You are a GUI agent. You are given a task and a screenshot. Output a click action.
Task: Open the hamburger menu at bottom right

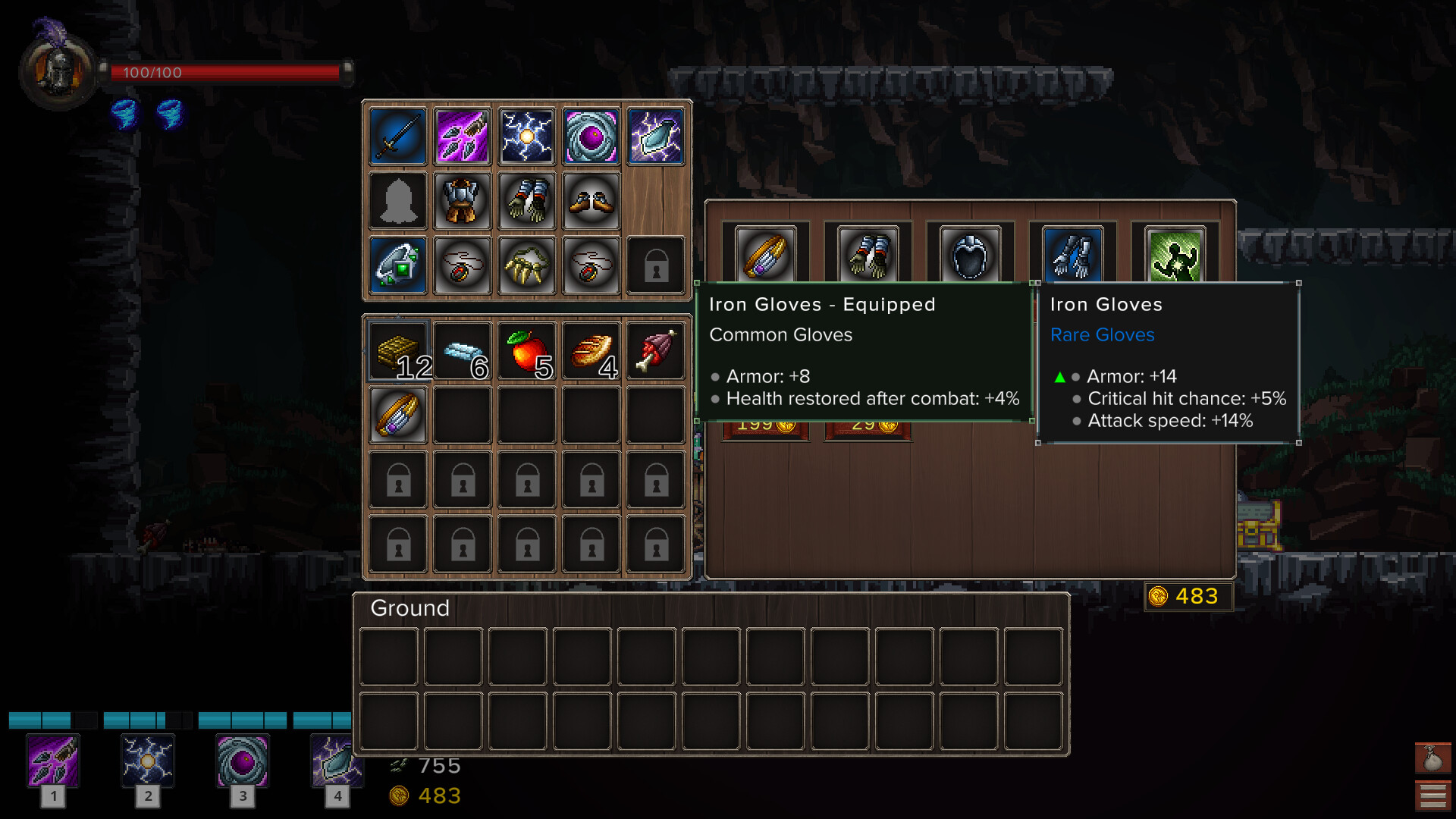pos(1433,795)
